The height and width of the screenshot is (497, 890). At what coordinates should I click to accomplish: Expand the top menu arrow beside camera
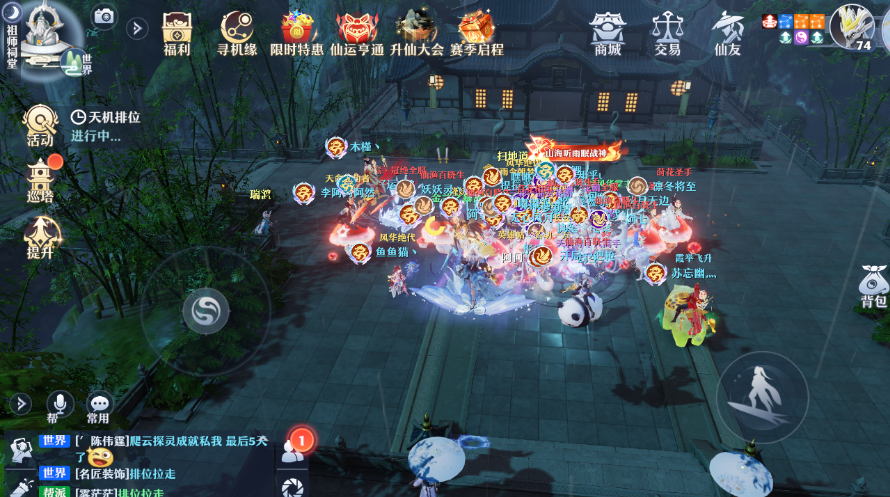tap(137, 27)
